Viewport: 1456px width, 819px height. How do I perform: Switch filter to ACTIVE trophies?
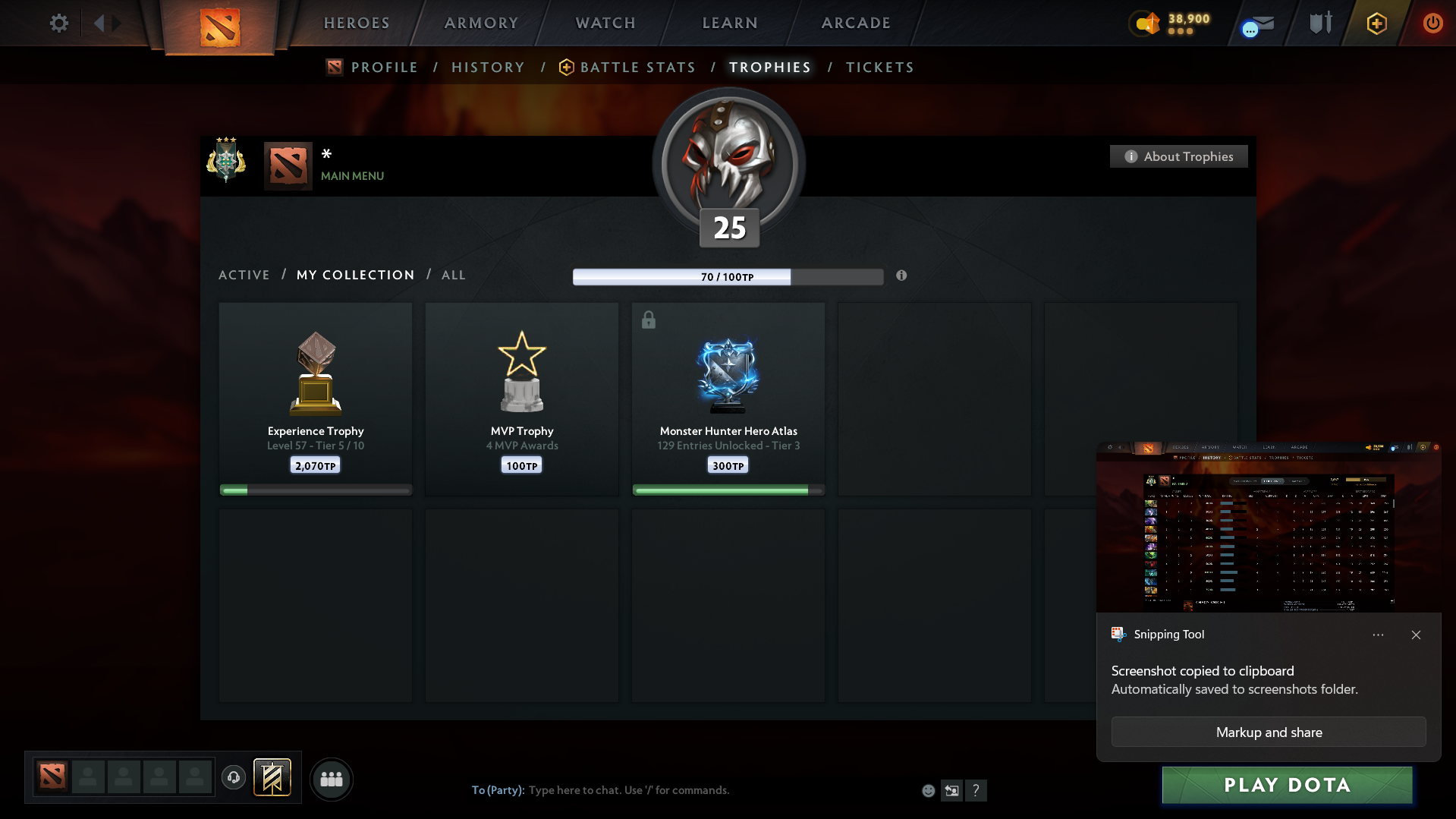[244, 275]
